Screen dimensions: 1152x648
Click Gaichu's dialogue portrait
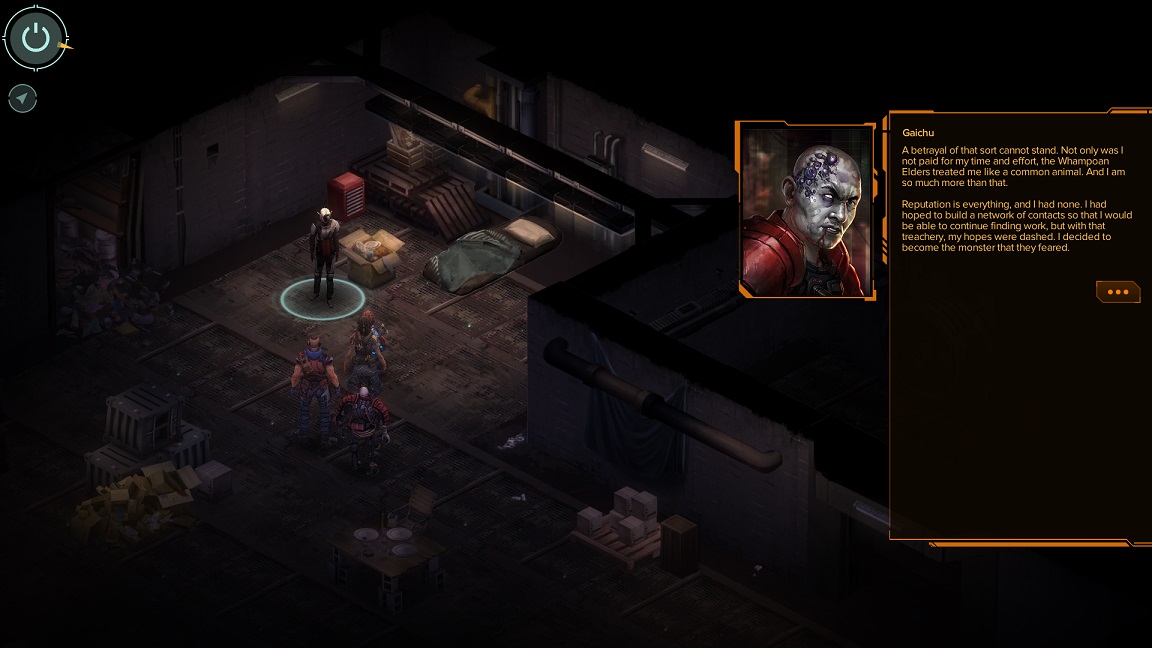tap(806, 210)
